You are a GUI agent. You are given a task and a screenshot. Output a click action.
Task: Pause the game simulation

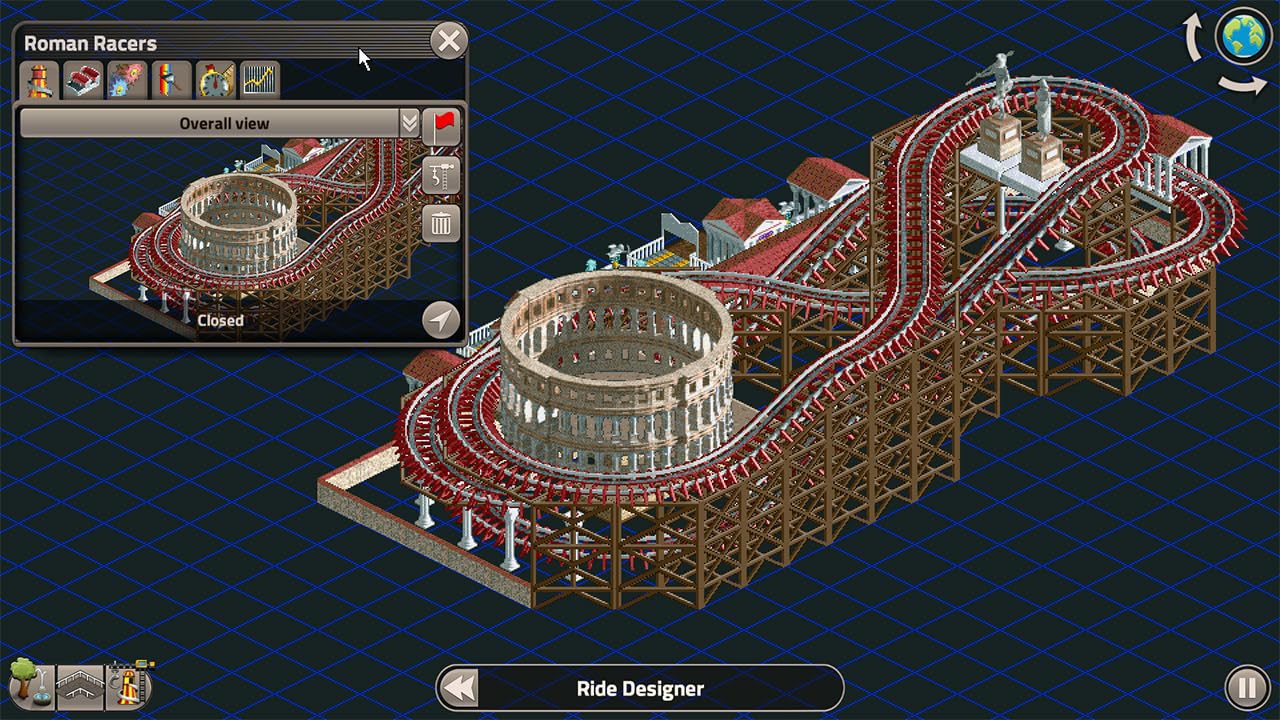(x=1247, y=688)
